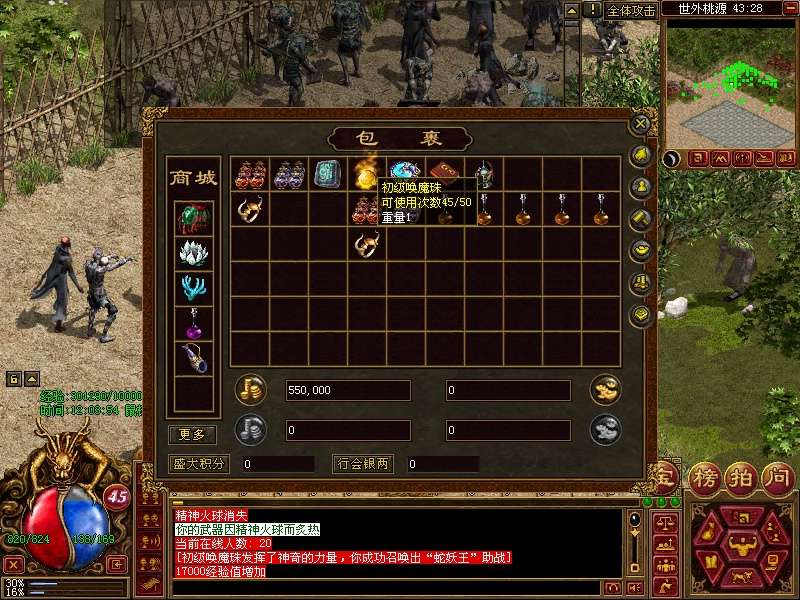Click the 全体攻击 attack mode button
The image size is (800, 600).
pyautogui.click(x=632, y=10)
